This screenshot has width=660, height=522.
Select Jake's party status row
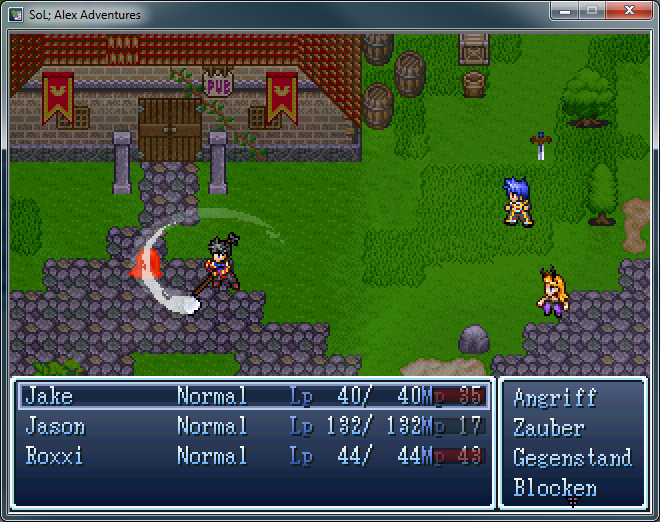[253, 396]
